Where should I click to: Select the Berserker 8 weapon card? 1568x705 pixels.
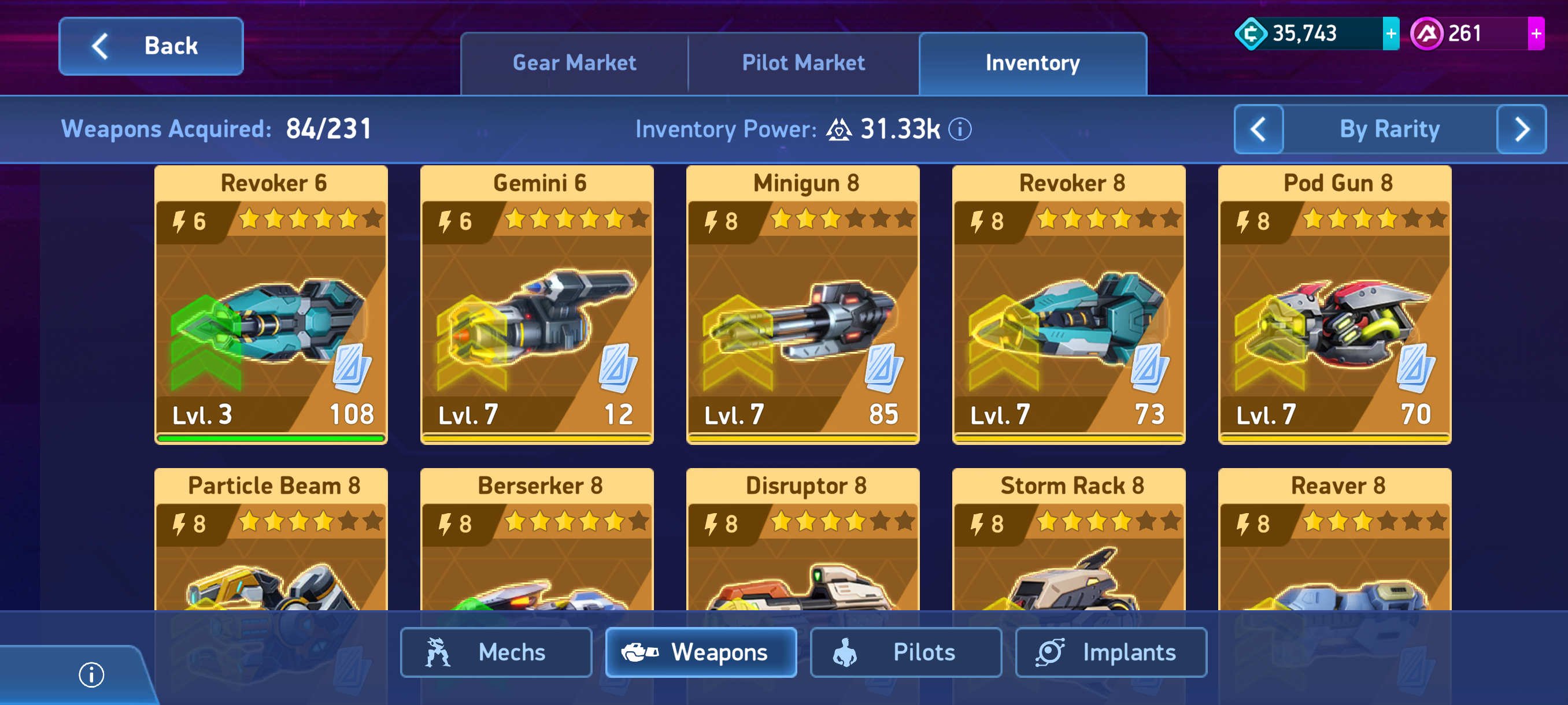tap(537, 541)
